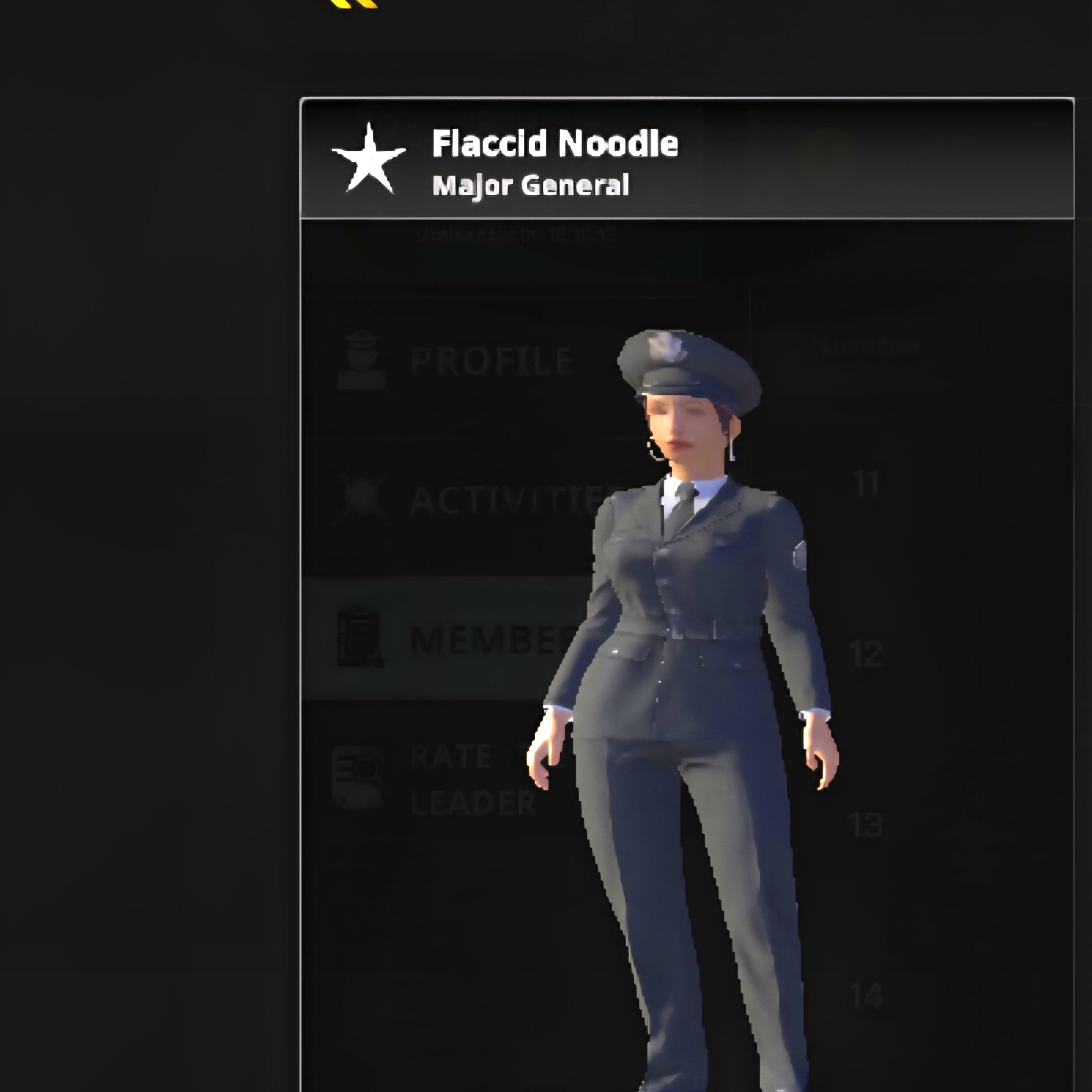Open the Number column header dropdown

pyautogui.click(x=865, y=345)
